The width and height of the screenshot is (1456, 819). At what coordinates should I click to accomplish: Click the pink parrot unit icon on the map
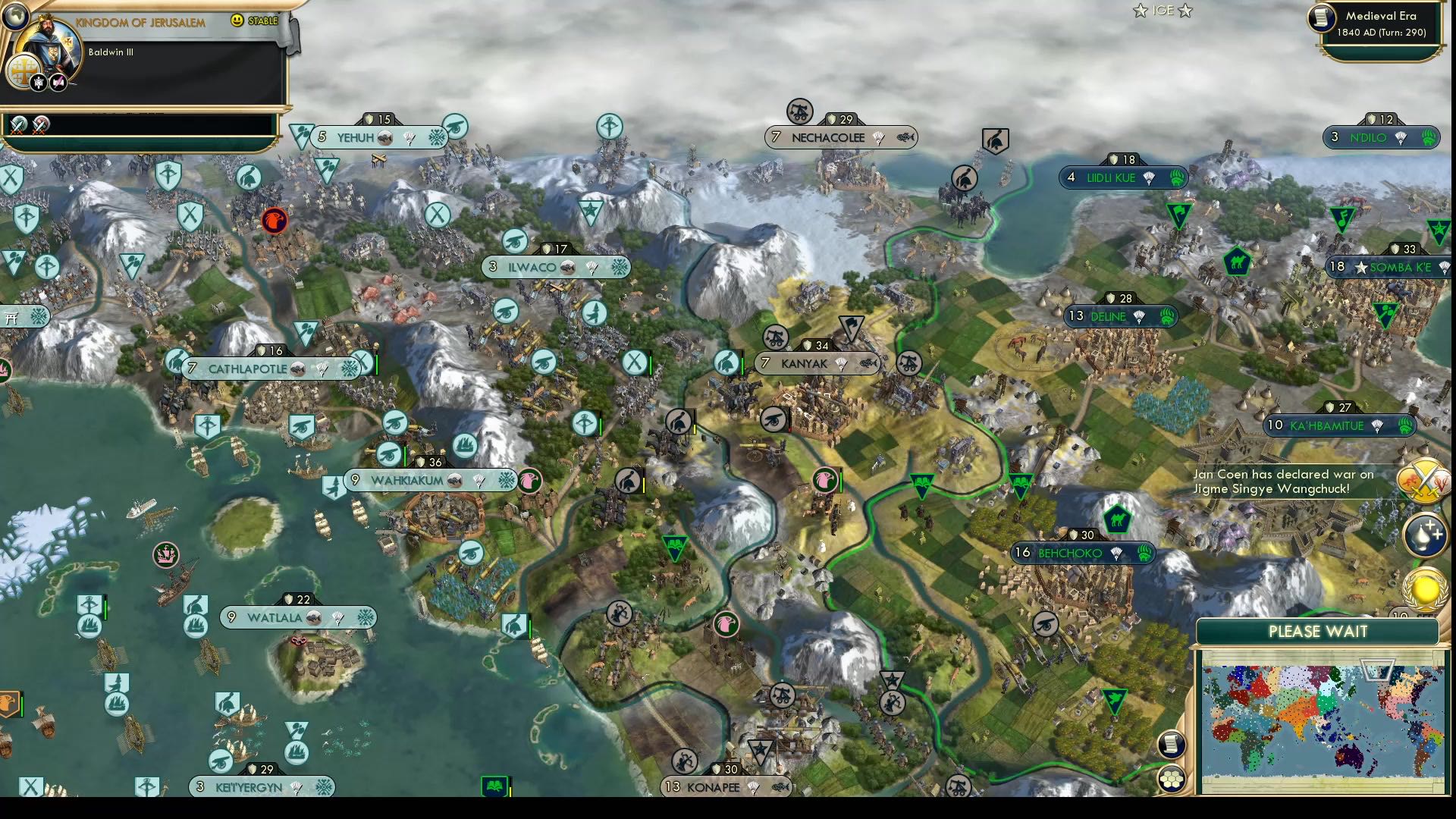[x=825, y=480]
